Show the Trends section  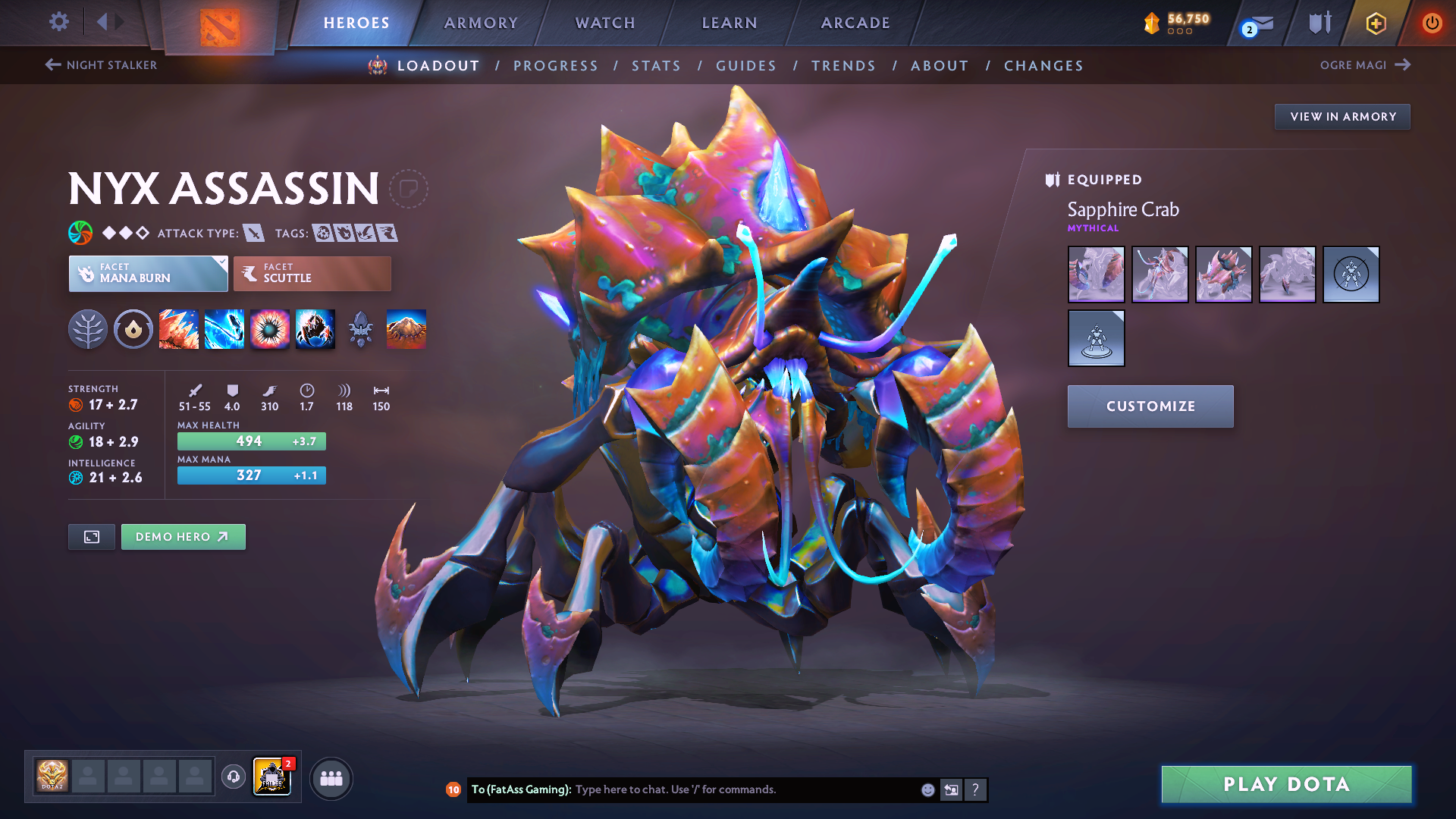(x=843, y=66)
